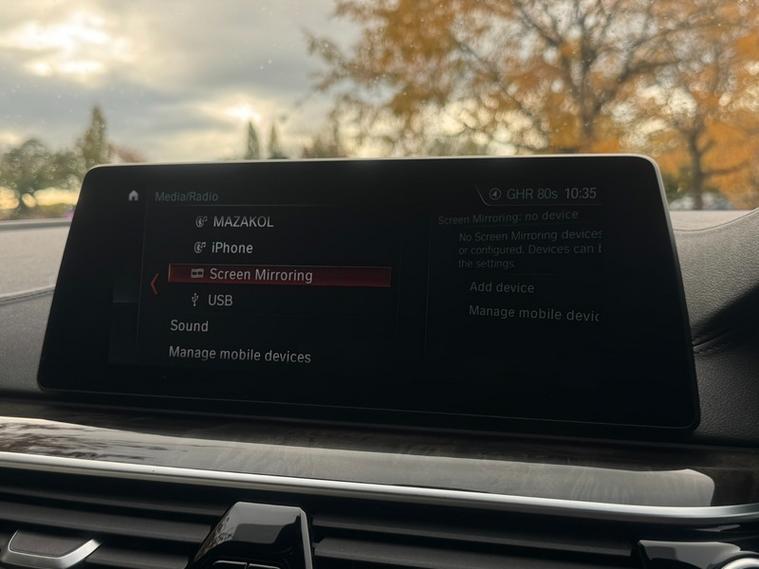Select the Screen Mirroring entry
The height and width of the screenshot is (569, 759).
click(x=260, y=275)
